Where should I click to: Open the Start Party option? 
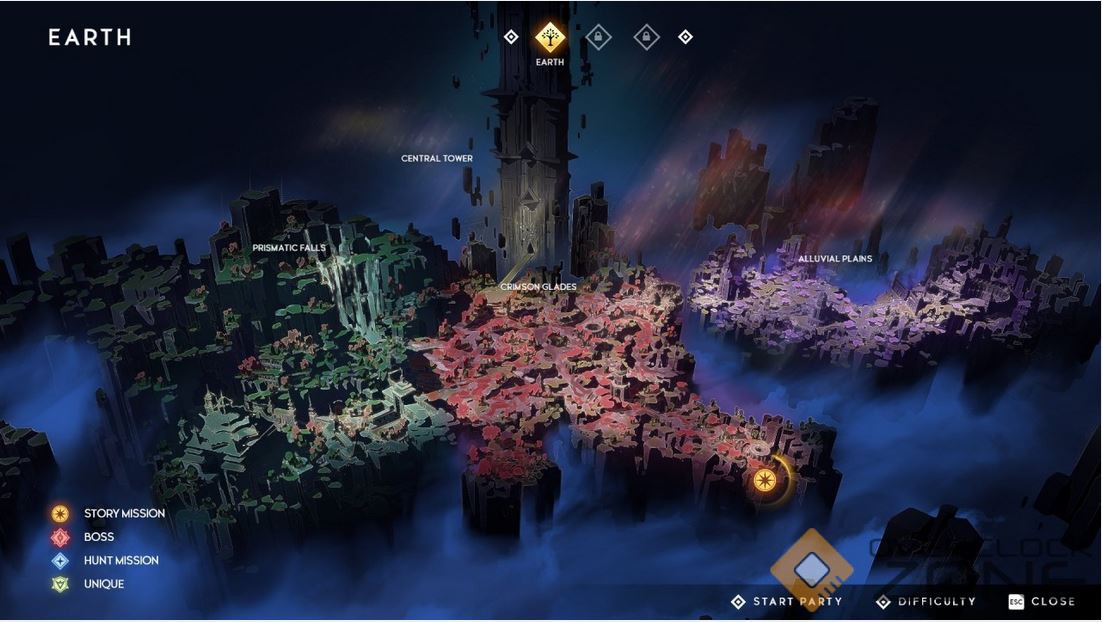point(787,602)
